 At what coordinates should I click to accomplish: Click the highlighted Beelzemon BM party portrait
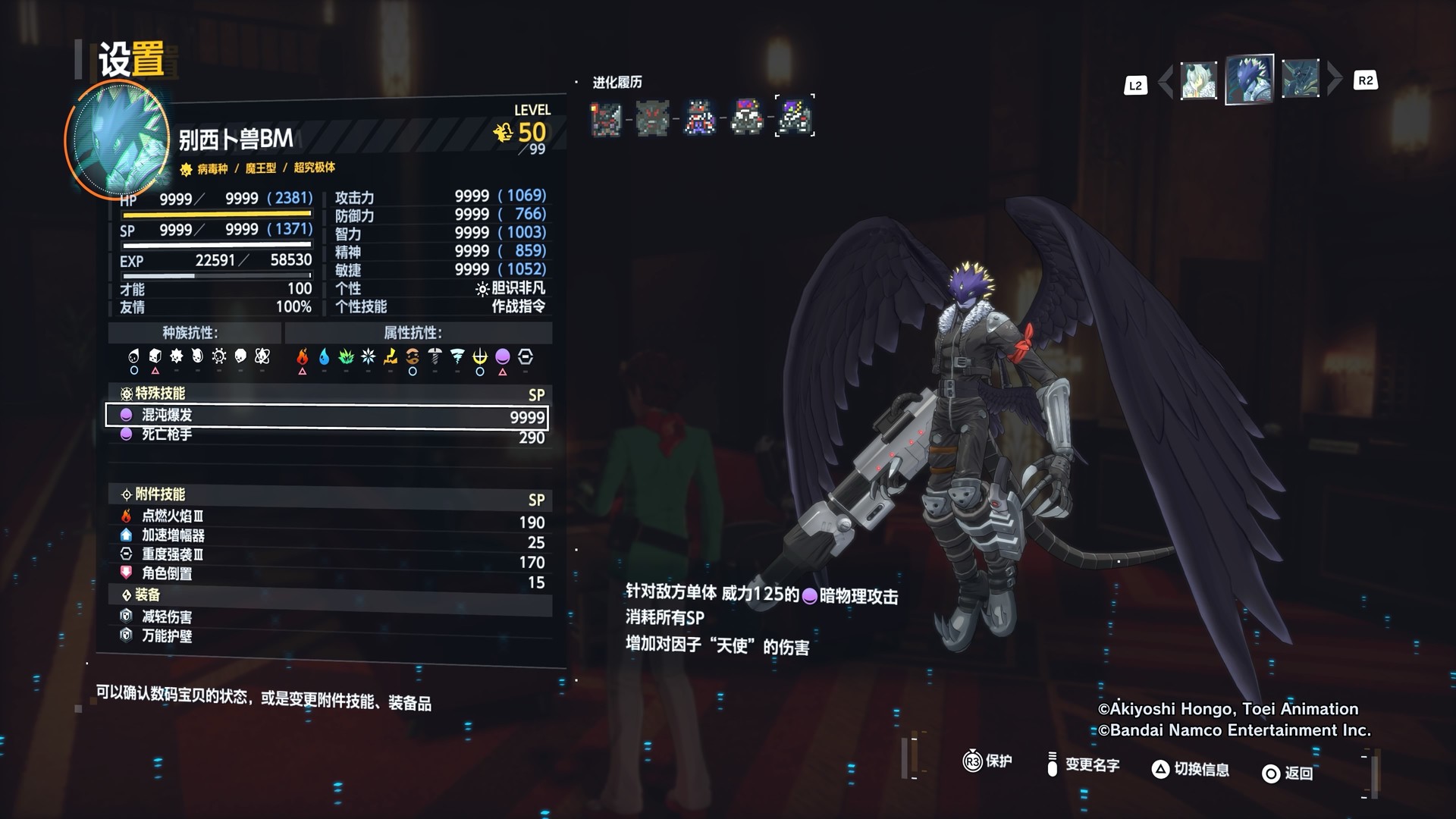[x=1249, y=79]
